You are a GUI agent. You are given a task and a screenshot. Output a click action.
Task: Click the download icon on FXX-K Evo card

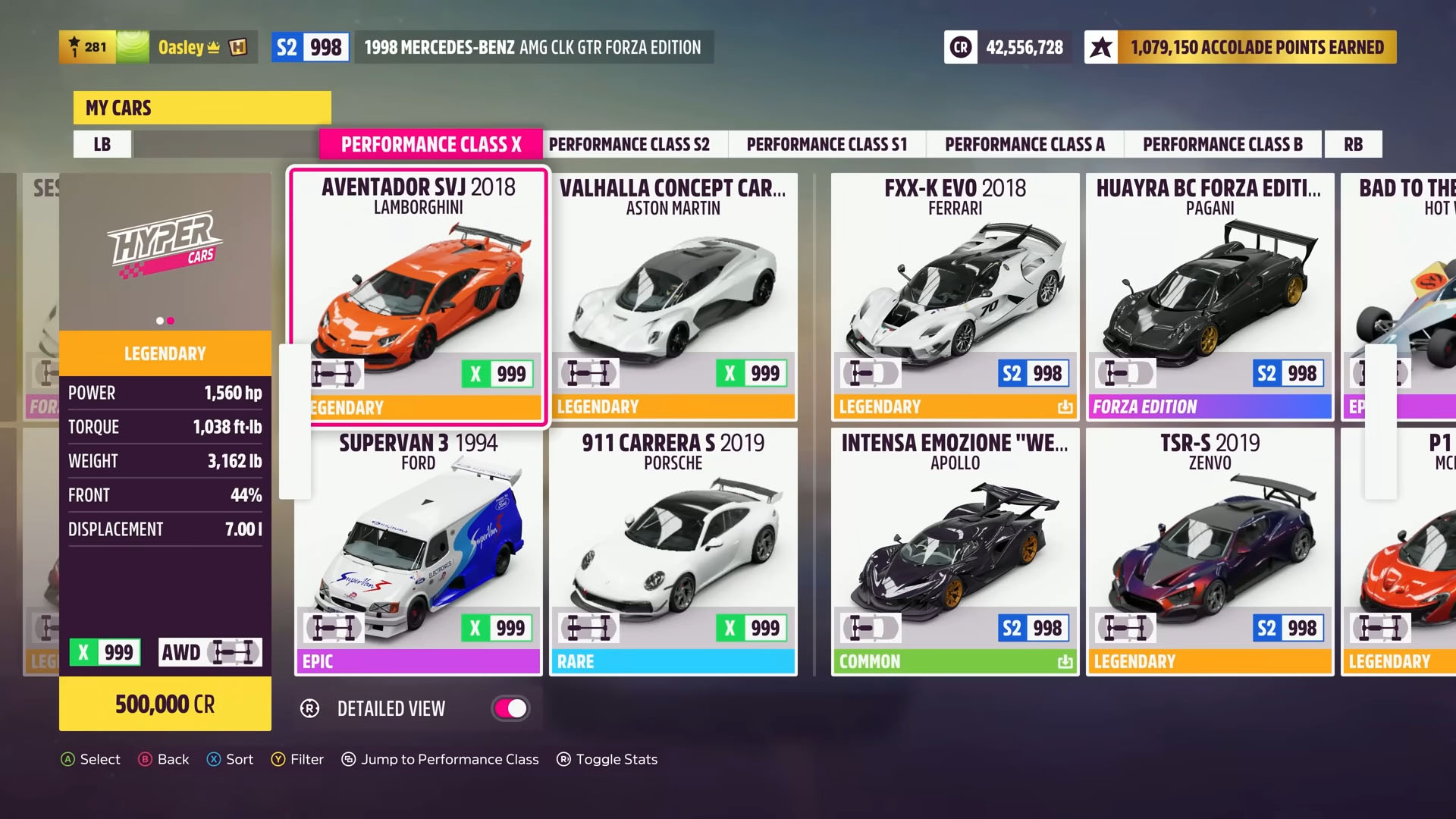coord(1065,407)
